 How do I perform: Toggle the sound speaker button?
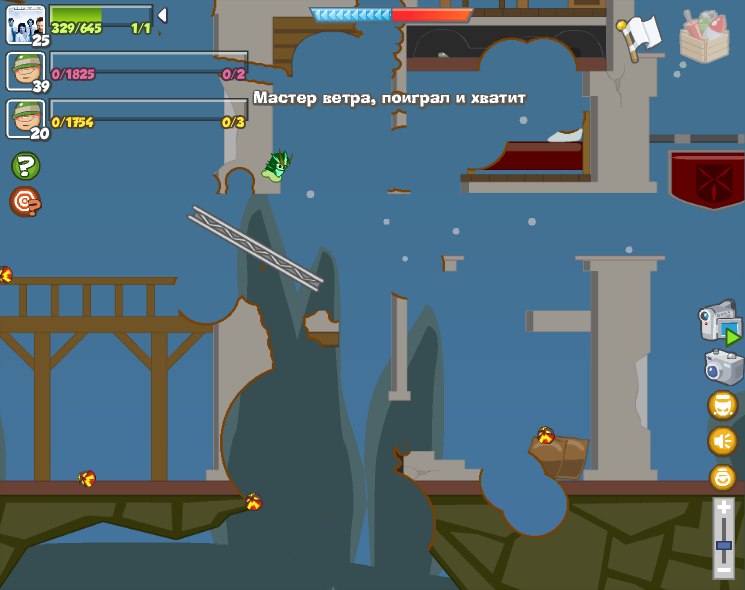coord(722,441)
